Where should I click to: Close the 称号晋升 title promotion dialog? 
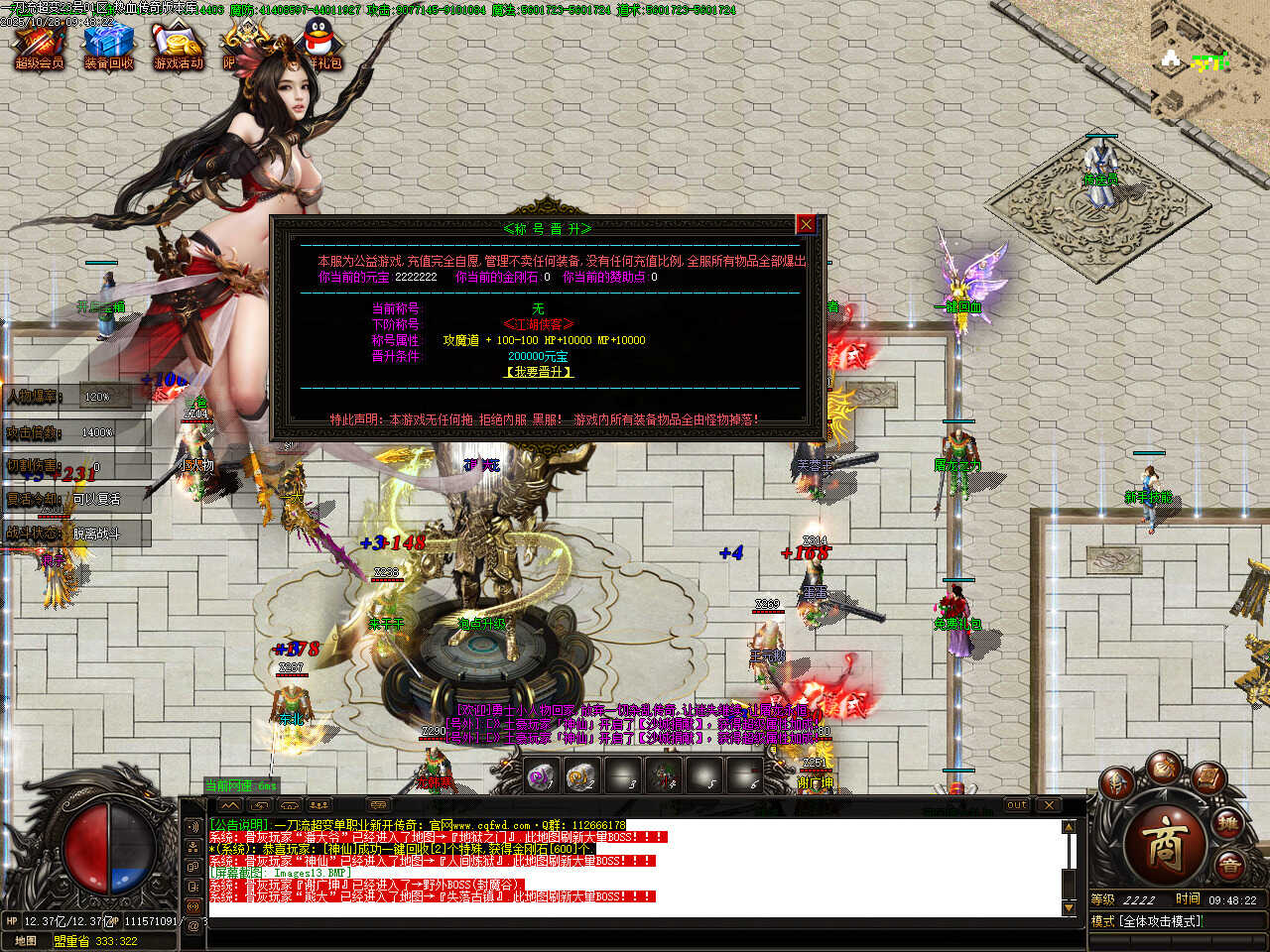click(806, 225)
